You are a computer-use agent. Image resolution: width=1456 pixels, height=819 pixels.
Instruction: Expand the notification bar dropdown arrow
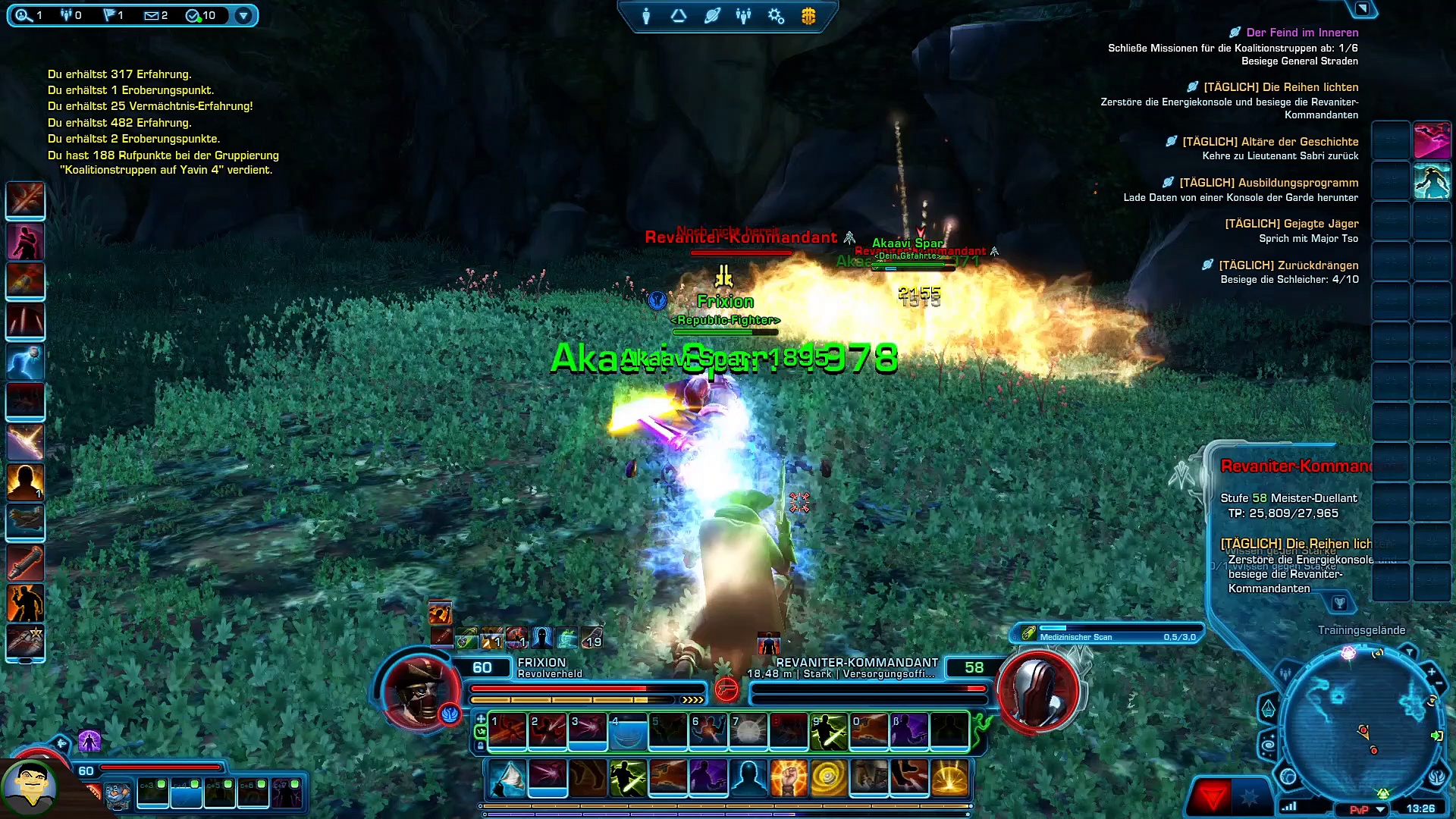[x=243, y=15]
